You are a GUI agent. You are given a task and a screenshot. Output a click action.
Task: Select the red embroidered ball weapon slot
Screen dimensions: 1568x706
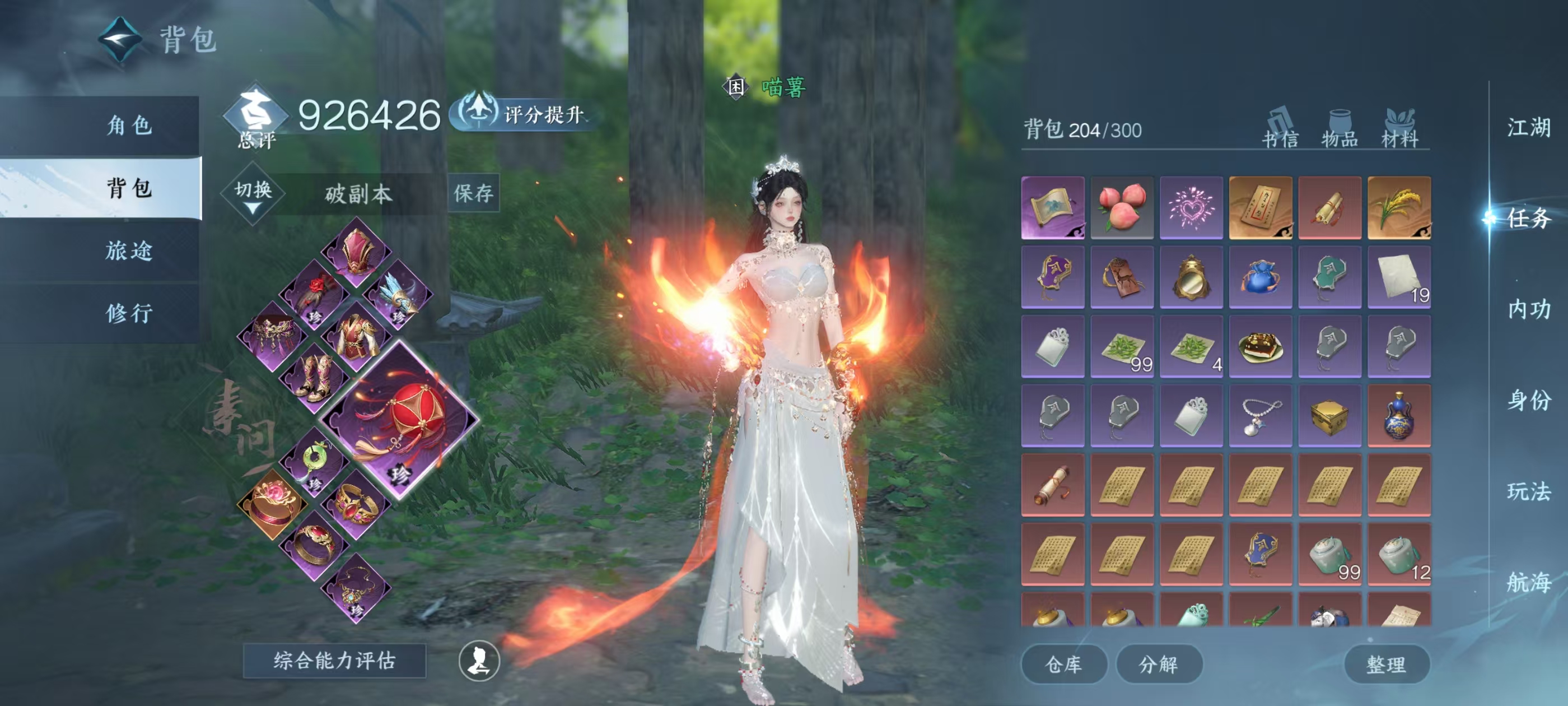click(400, 420)
